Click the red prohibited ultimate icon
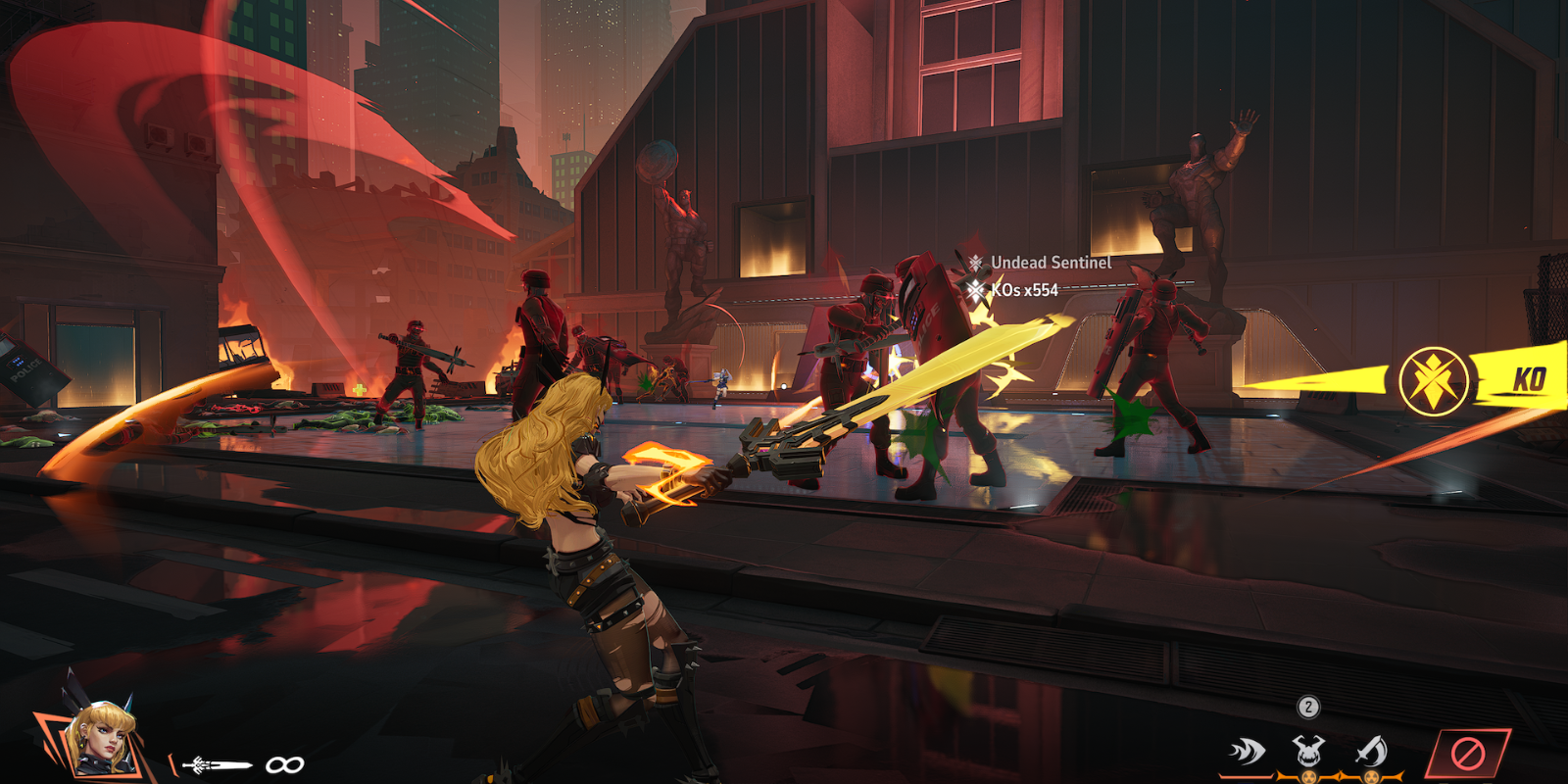 tap(1467, 755)
